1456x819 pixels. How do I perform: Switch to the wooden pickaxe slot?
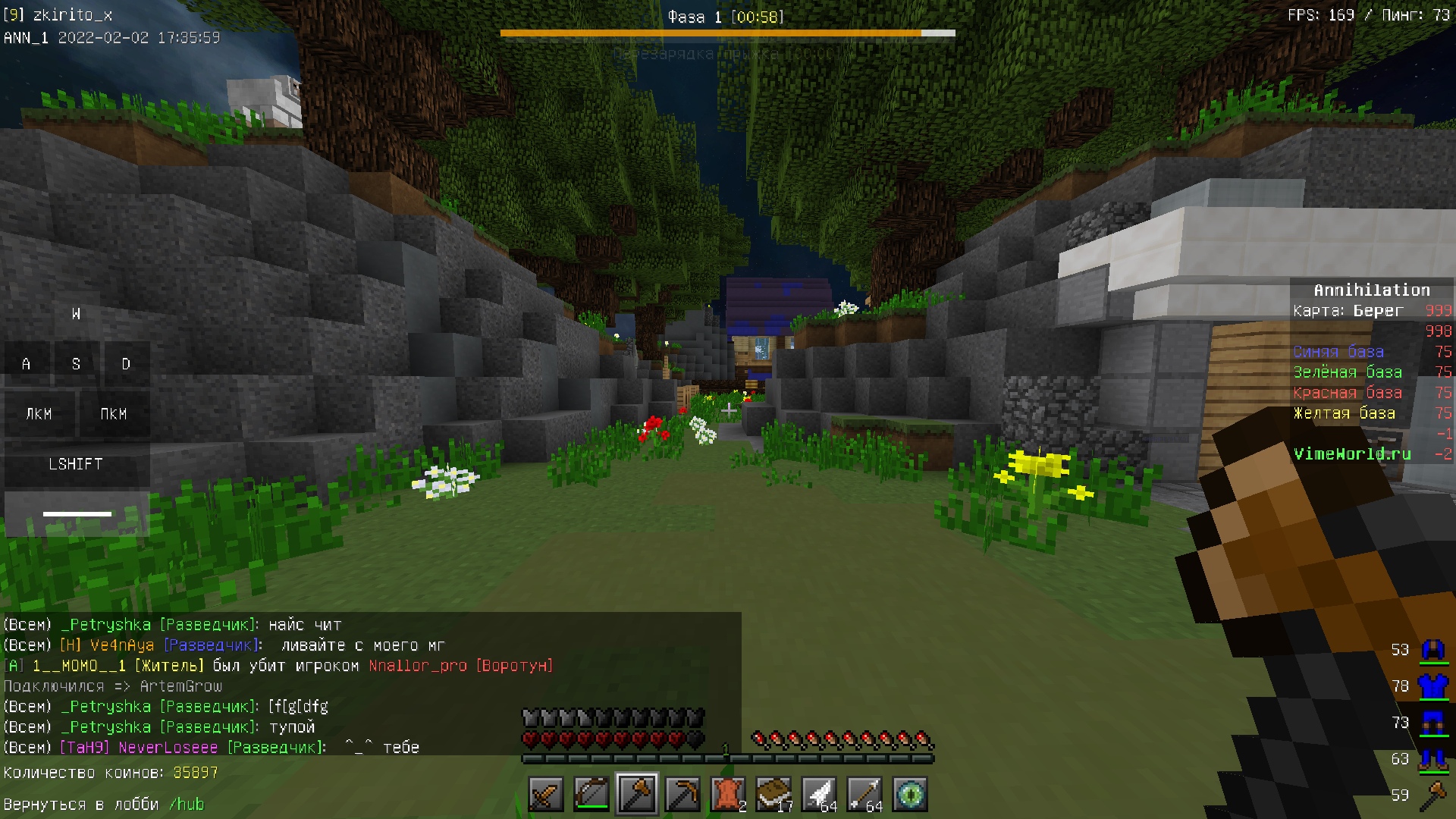(682, 794)
